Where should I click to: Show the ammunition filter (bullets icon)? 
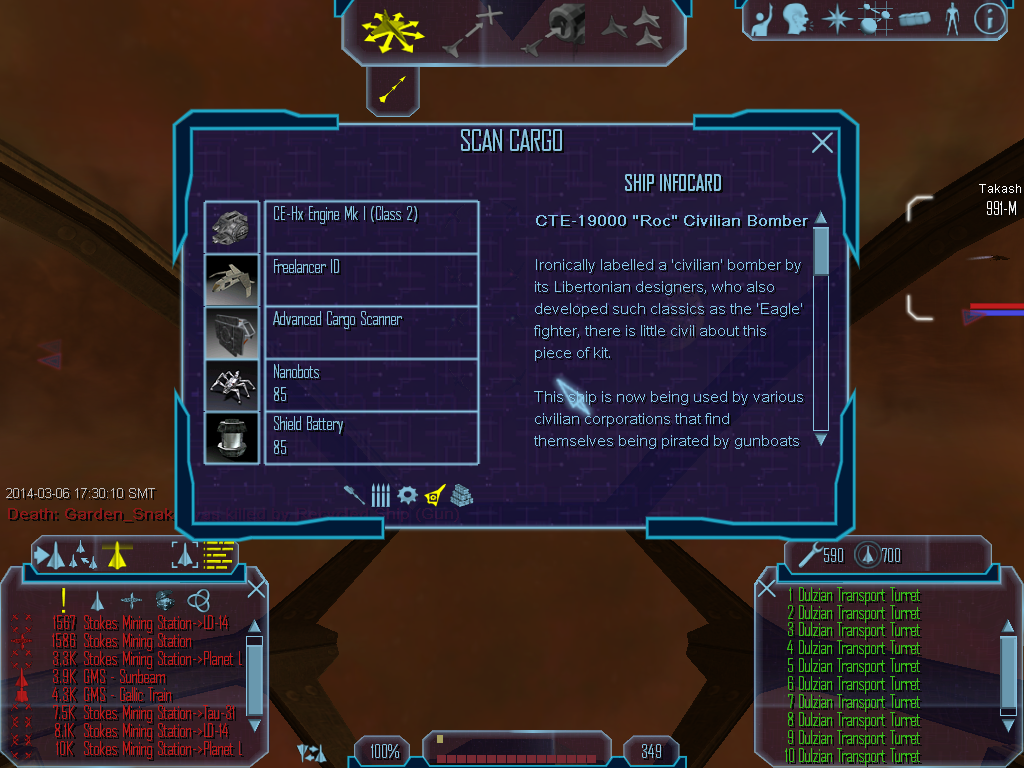point(380,495)
